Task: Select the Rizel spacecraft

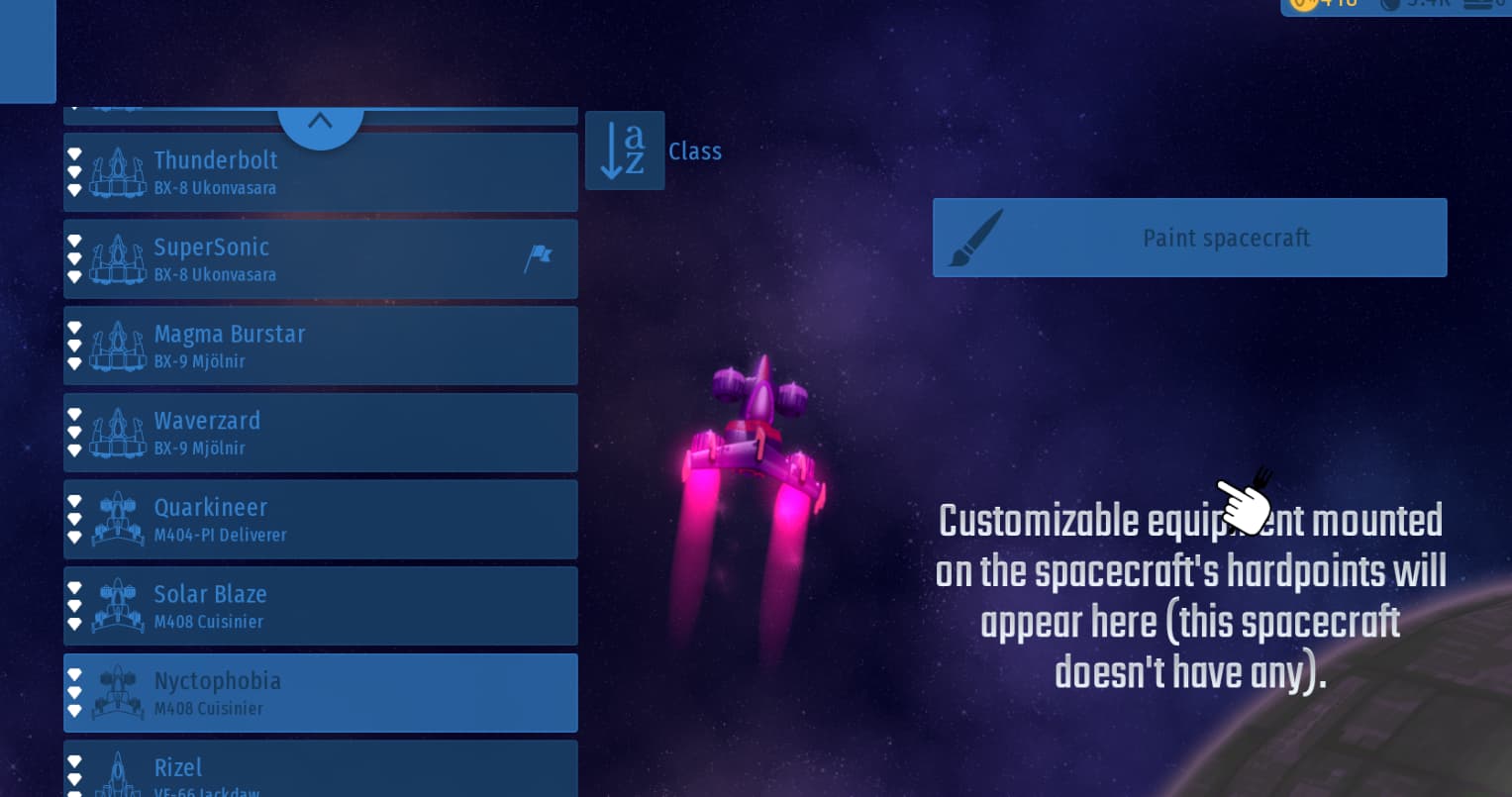Action: (320, 770)
